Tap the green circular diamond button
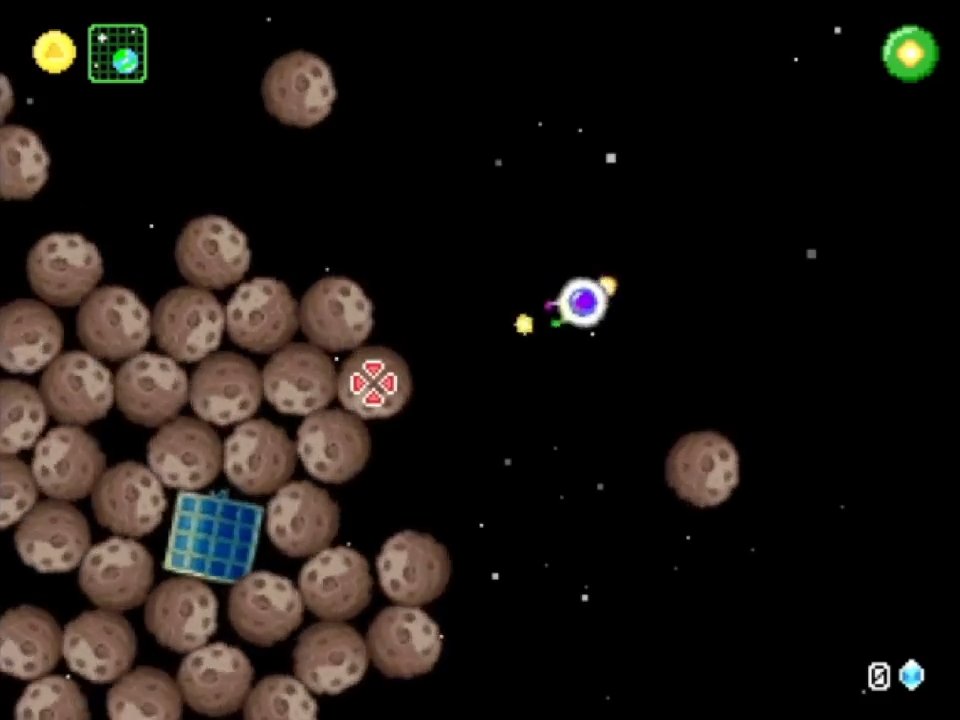 910,54
